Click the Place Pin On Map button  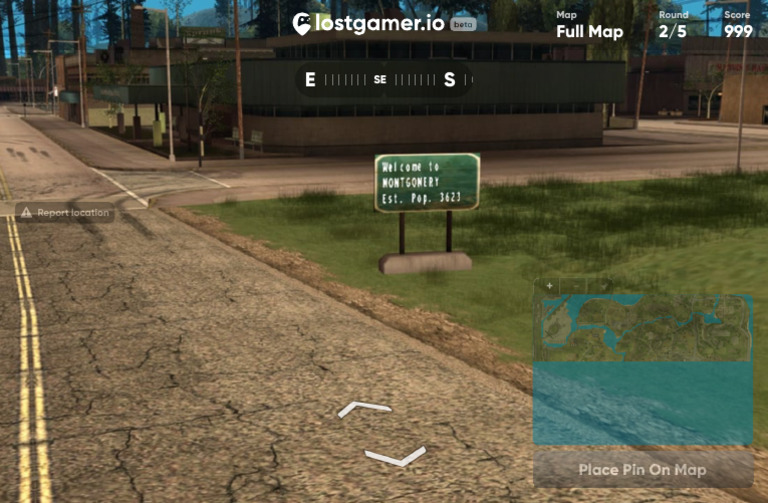point(643,469)
